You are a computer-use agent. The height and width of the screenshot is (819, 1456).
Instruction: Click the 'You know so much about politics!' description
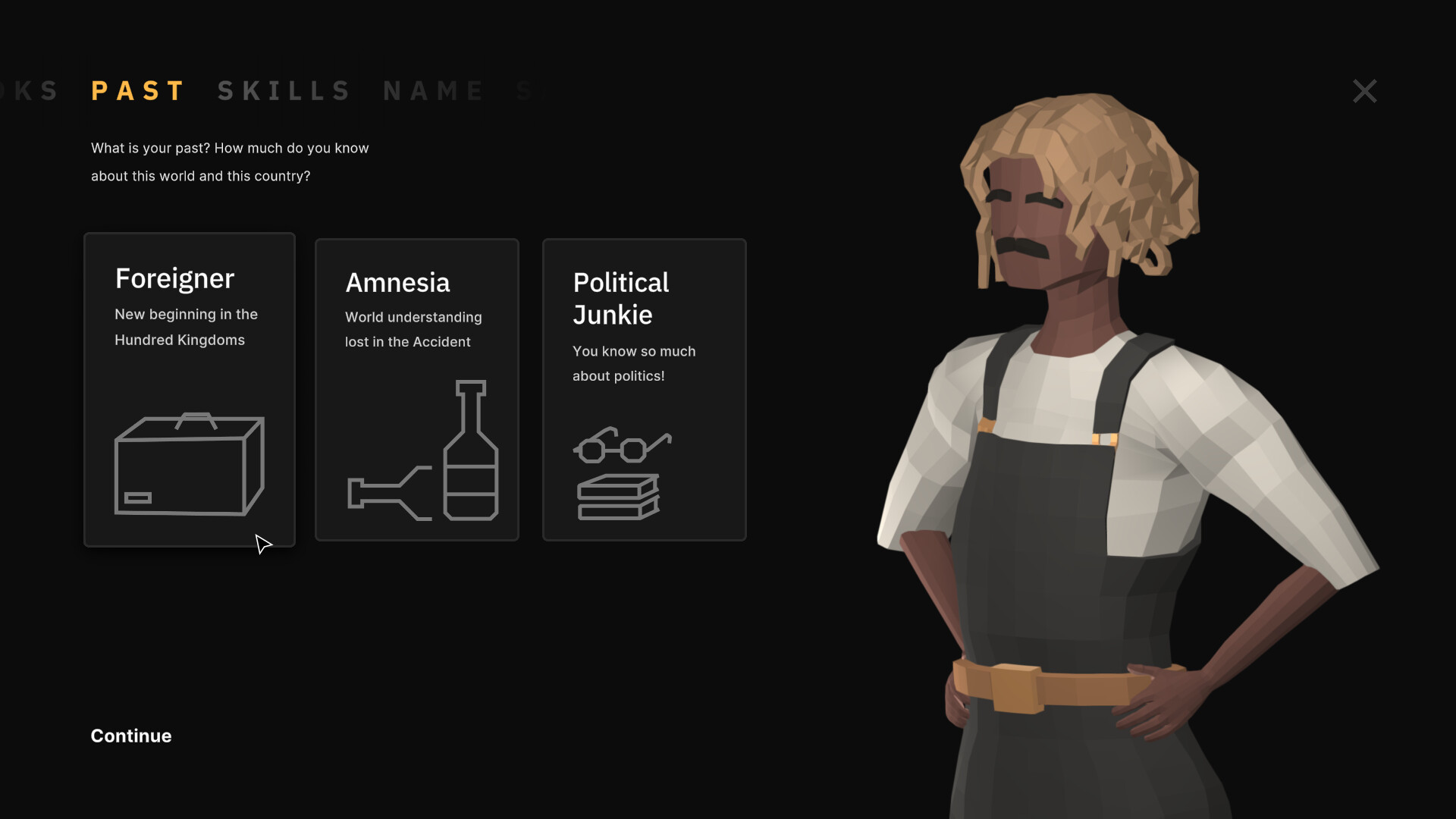click(x=634, y=363)
